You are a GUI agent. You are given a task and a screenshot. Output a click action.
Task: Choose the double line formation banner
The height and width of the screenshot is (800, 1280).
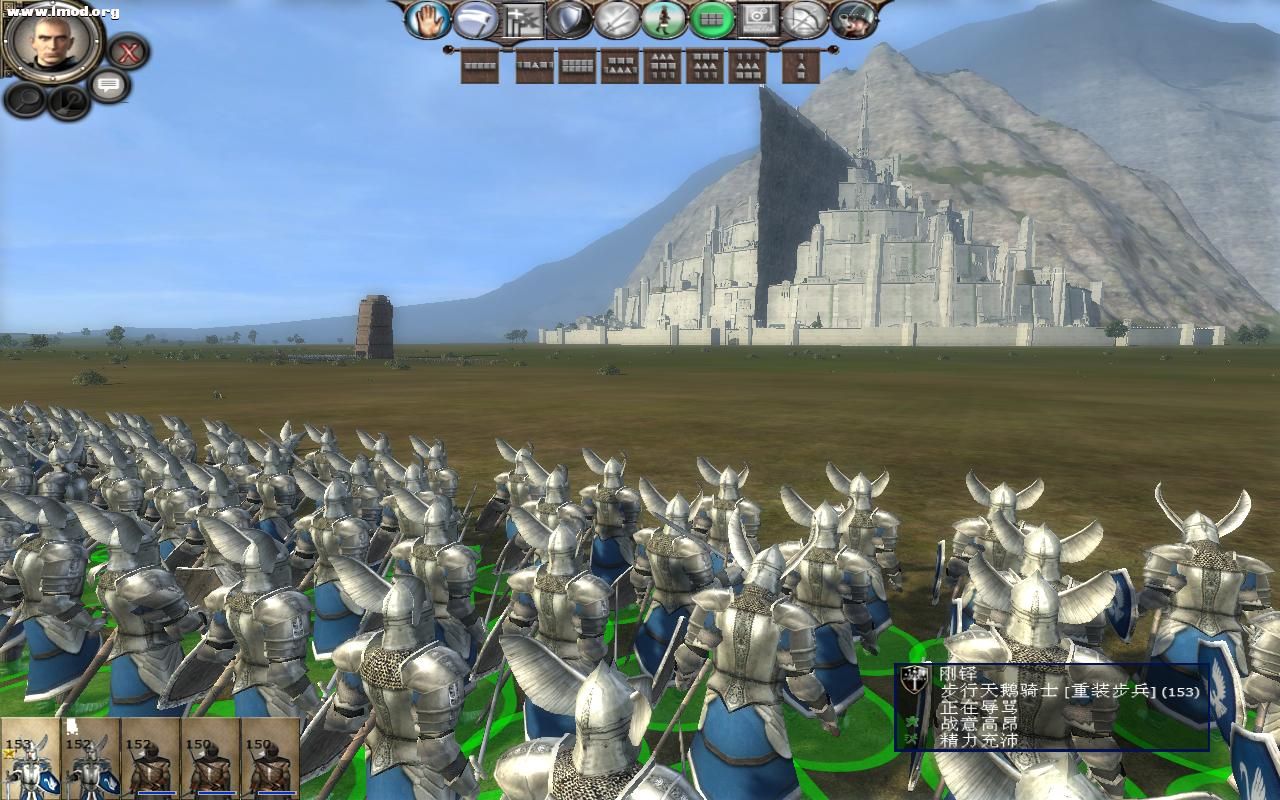click(x=577, y=67)
